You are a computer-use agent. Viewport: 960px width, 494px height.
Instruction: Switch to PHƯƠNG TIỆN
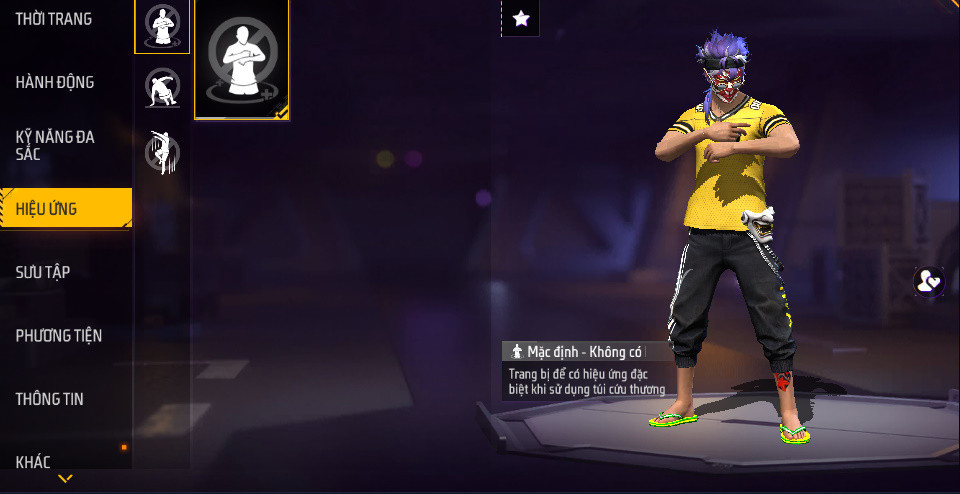[59, 335]
